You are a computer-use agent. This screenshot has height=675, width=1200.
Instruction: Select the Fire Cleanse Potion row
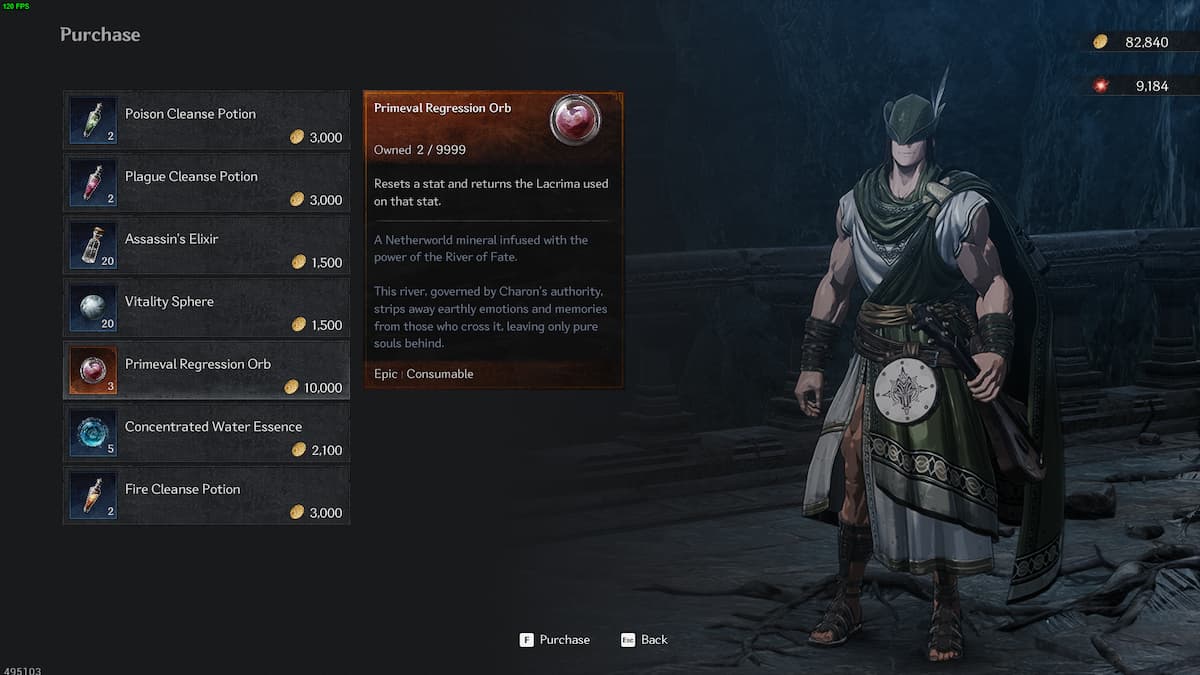207,496
